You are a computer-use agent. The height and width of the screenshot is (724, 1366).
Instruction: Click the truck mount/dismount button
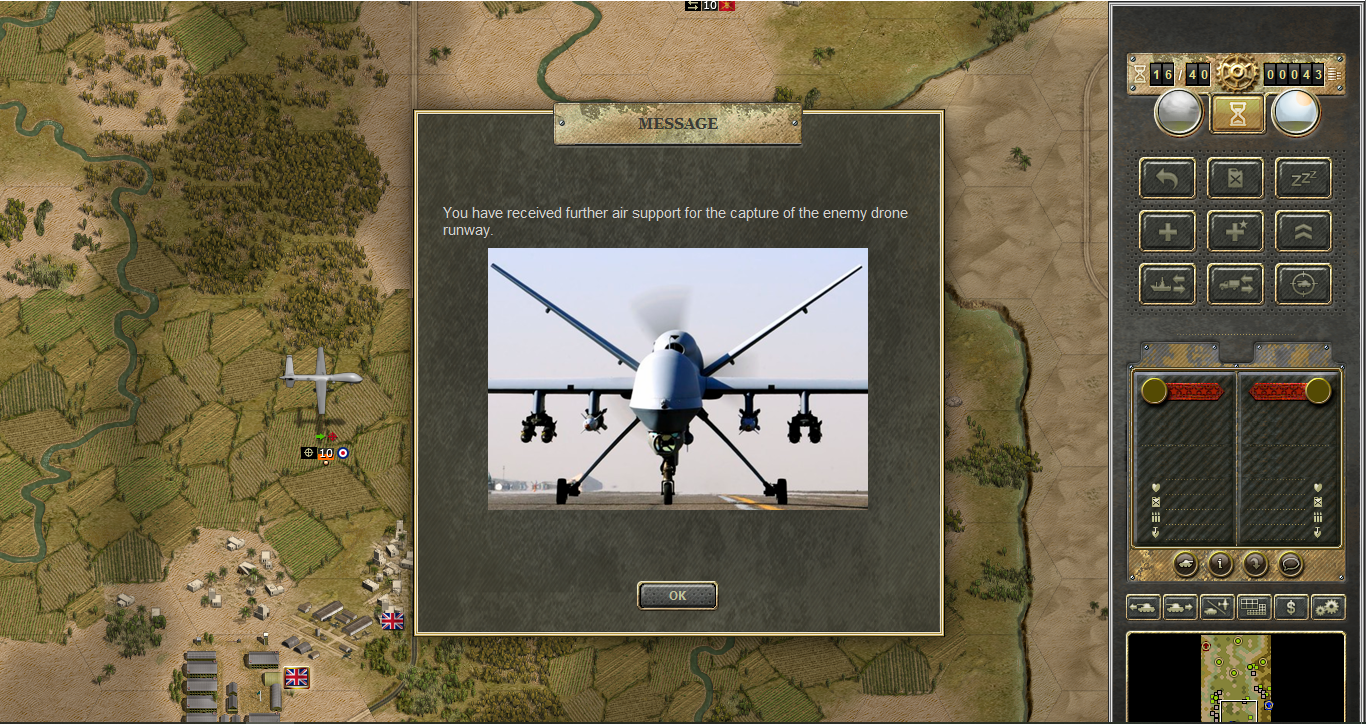[x=1235, y=284]
